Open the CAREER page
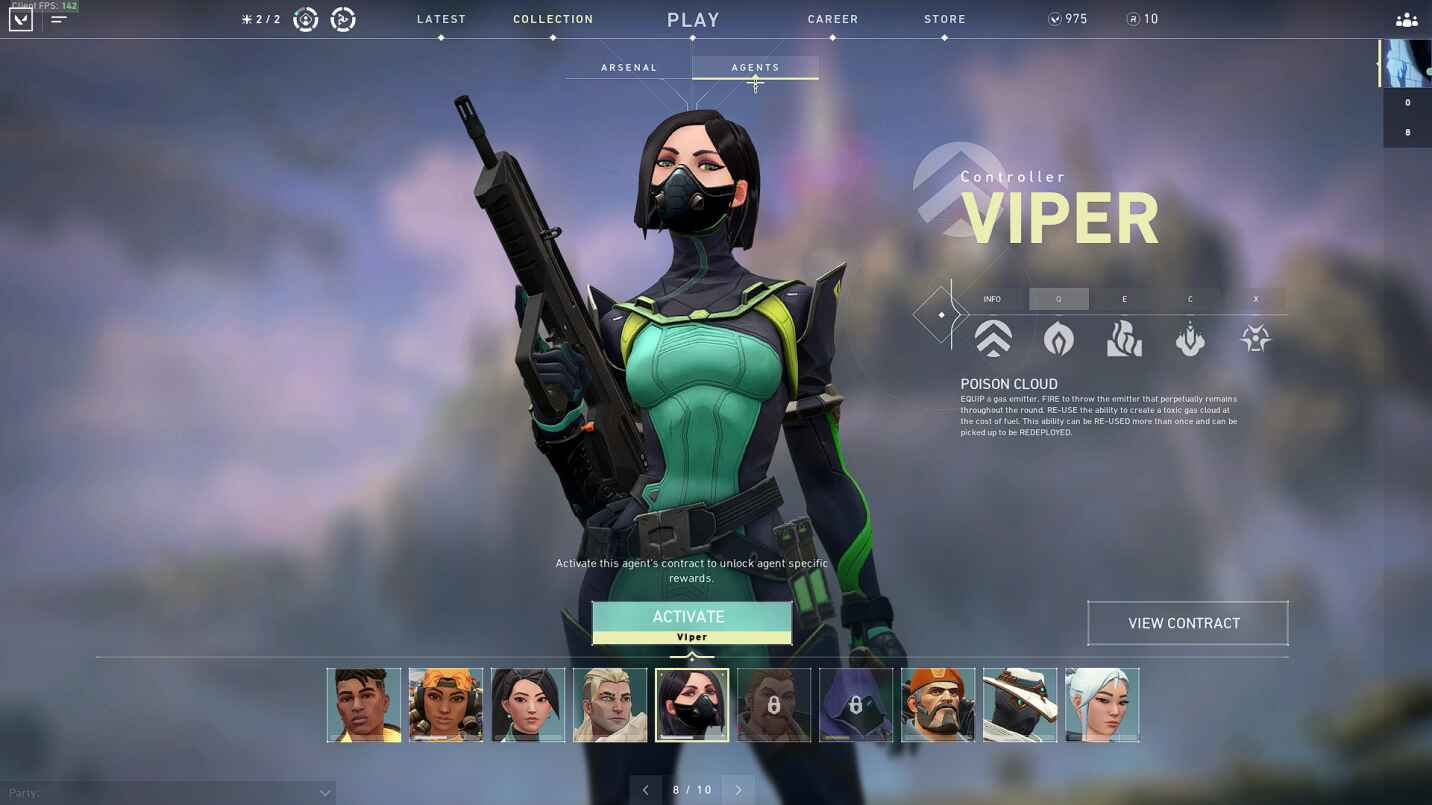1432x805 pixels. (x=832, y=18)
